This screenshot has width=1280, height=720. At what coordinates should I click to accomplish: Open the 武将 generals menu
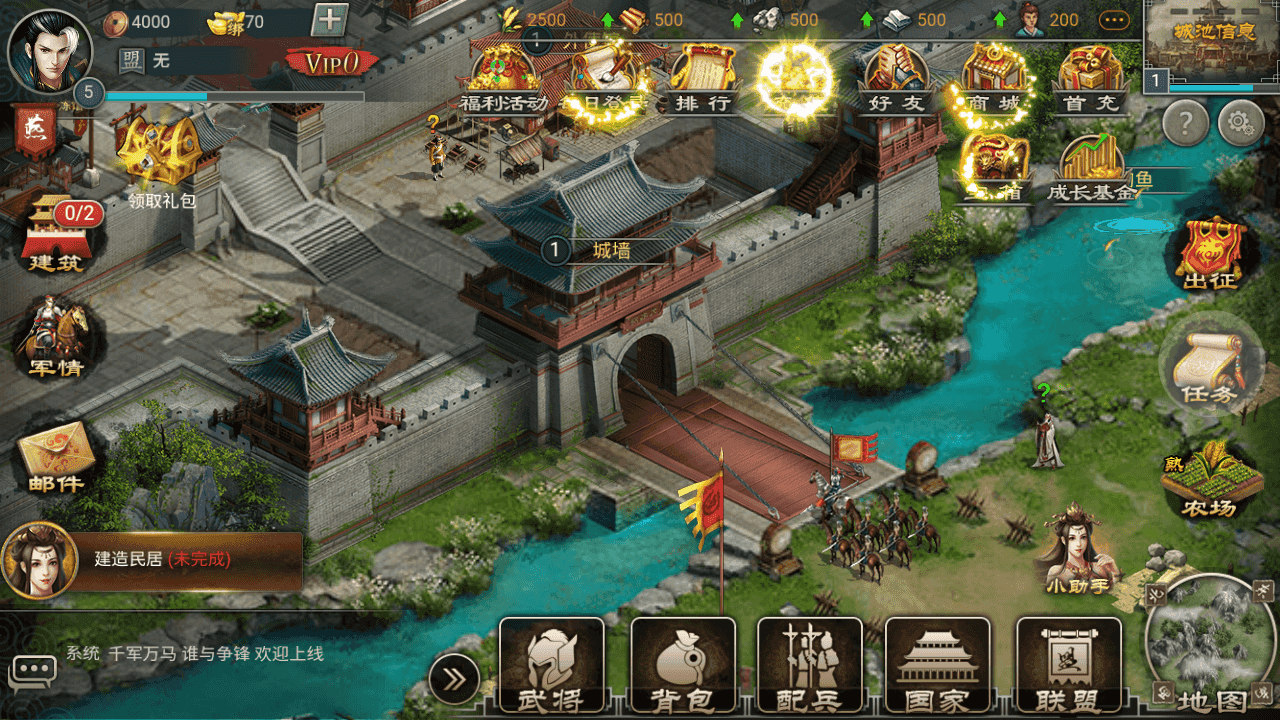click(x=552, y=666)
